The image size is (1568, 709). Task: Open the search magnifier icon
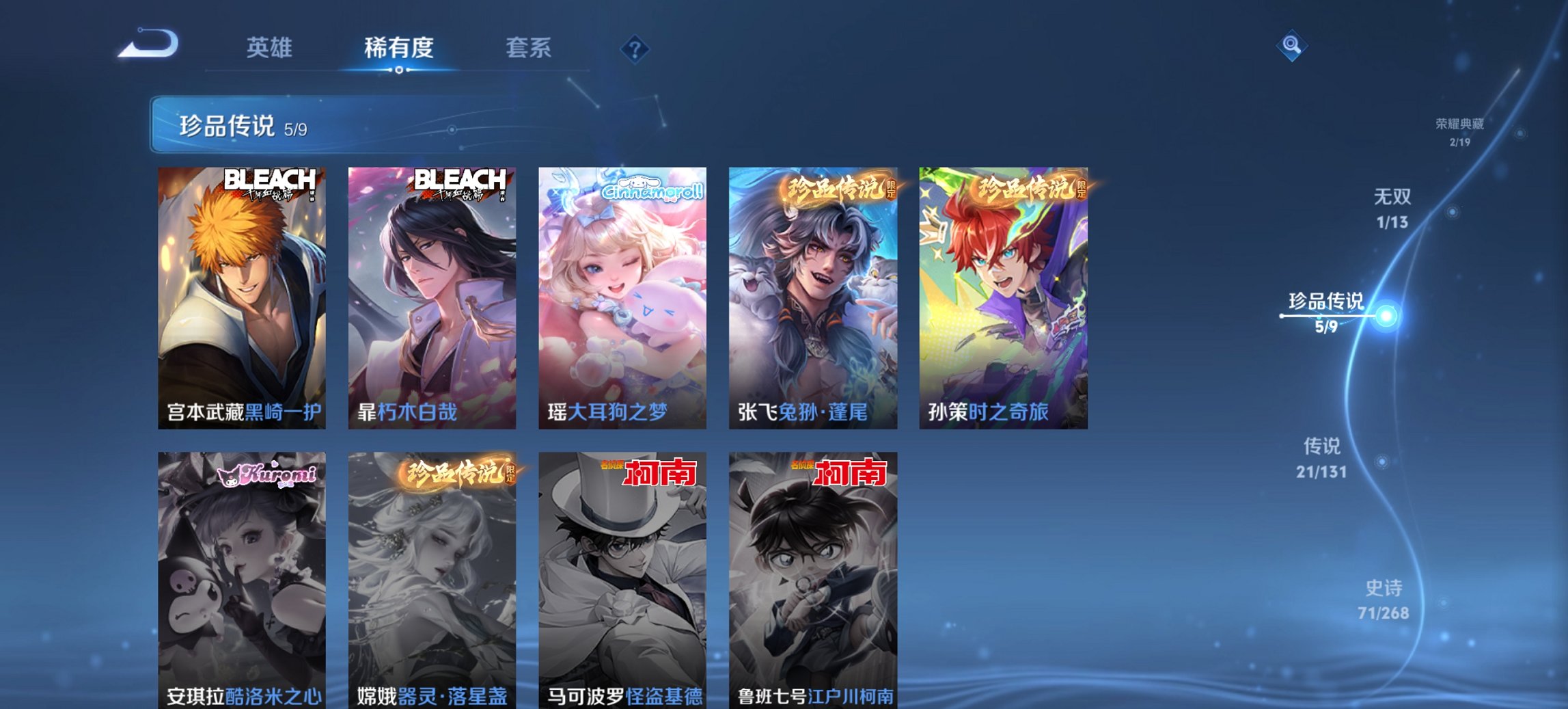pos(1291,45)
